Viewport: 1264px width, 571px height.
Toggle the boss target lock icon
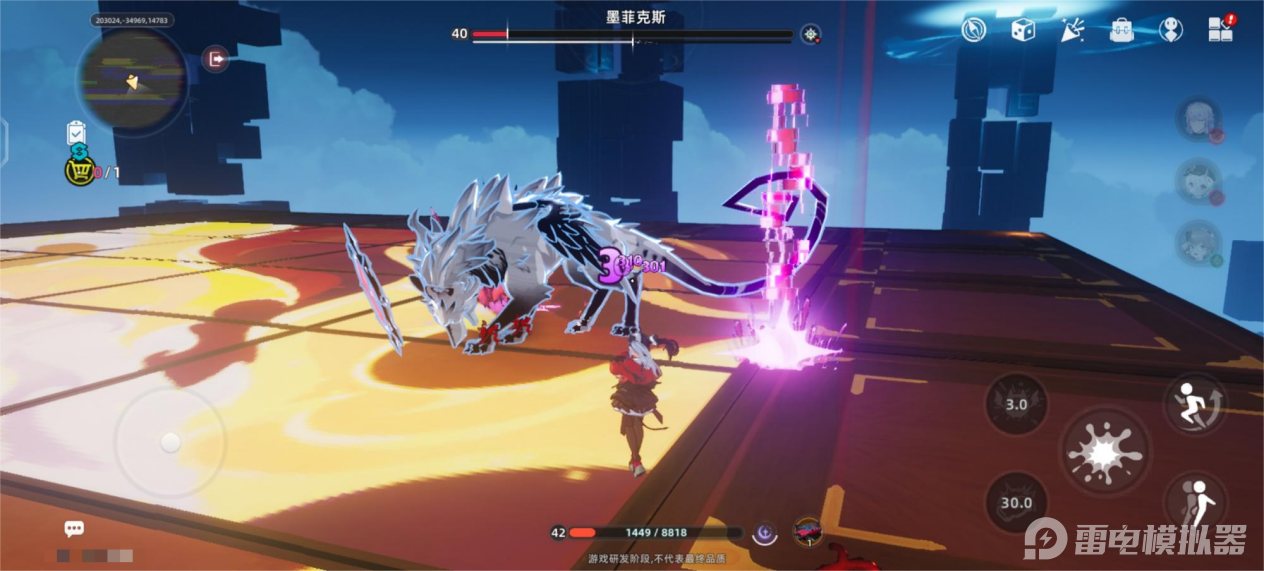[x=810, y=34]
